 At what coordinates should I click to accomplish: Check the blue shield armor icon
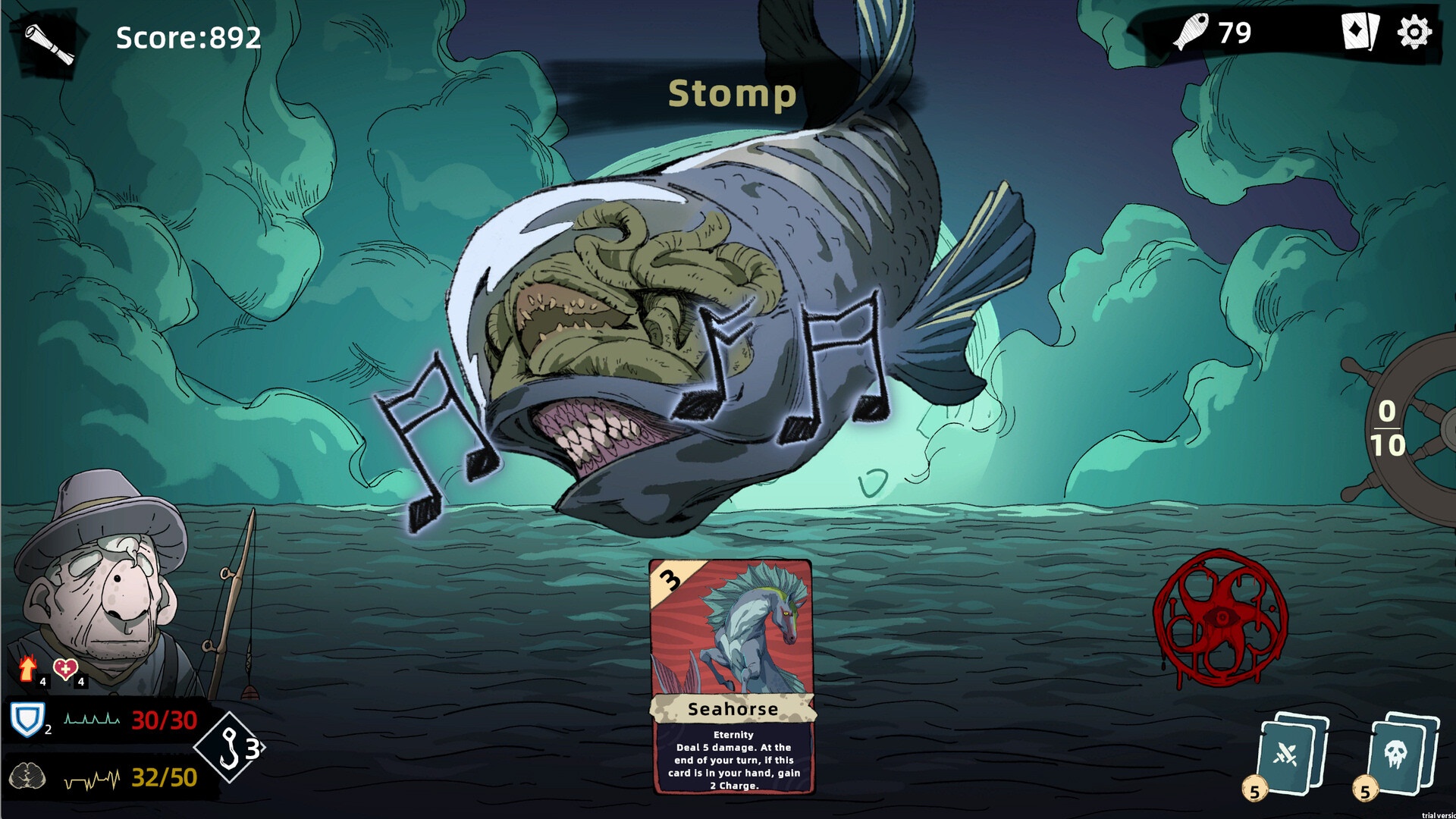tap(27, 719)
